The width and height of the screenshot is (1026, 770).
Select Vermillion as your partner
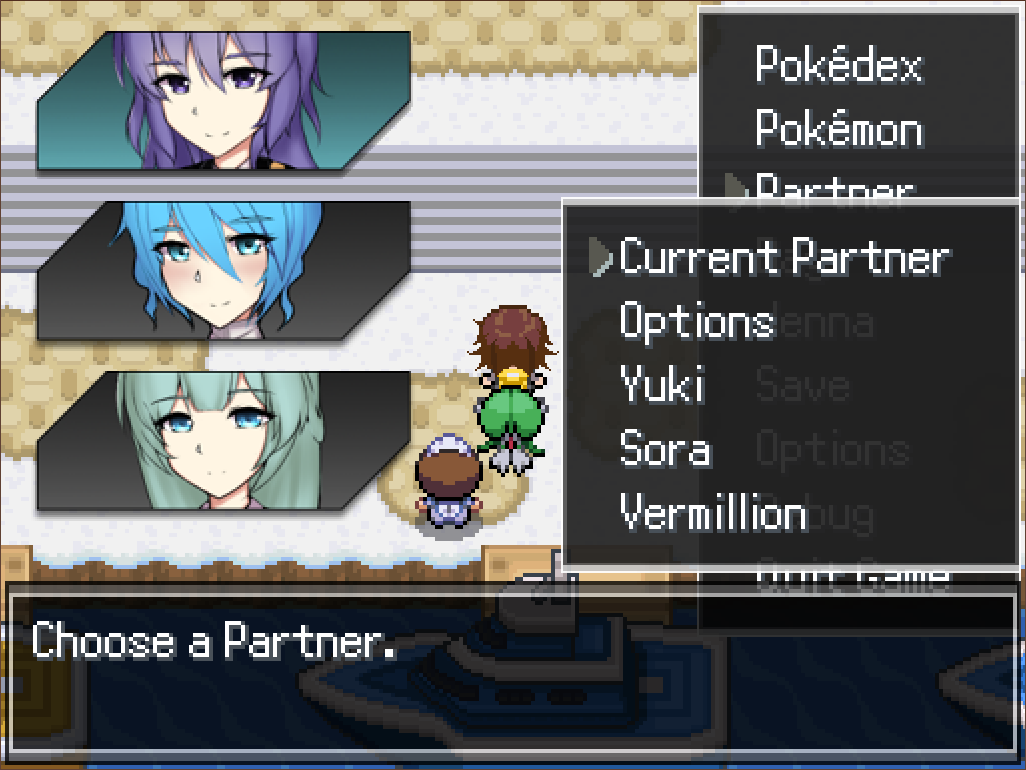pyautogui.click(x=713, y=514)
